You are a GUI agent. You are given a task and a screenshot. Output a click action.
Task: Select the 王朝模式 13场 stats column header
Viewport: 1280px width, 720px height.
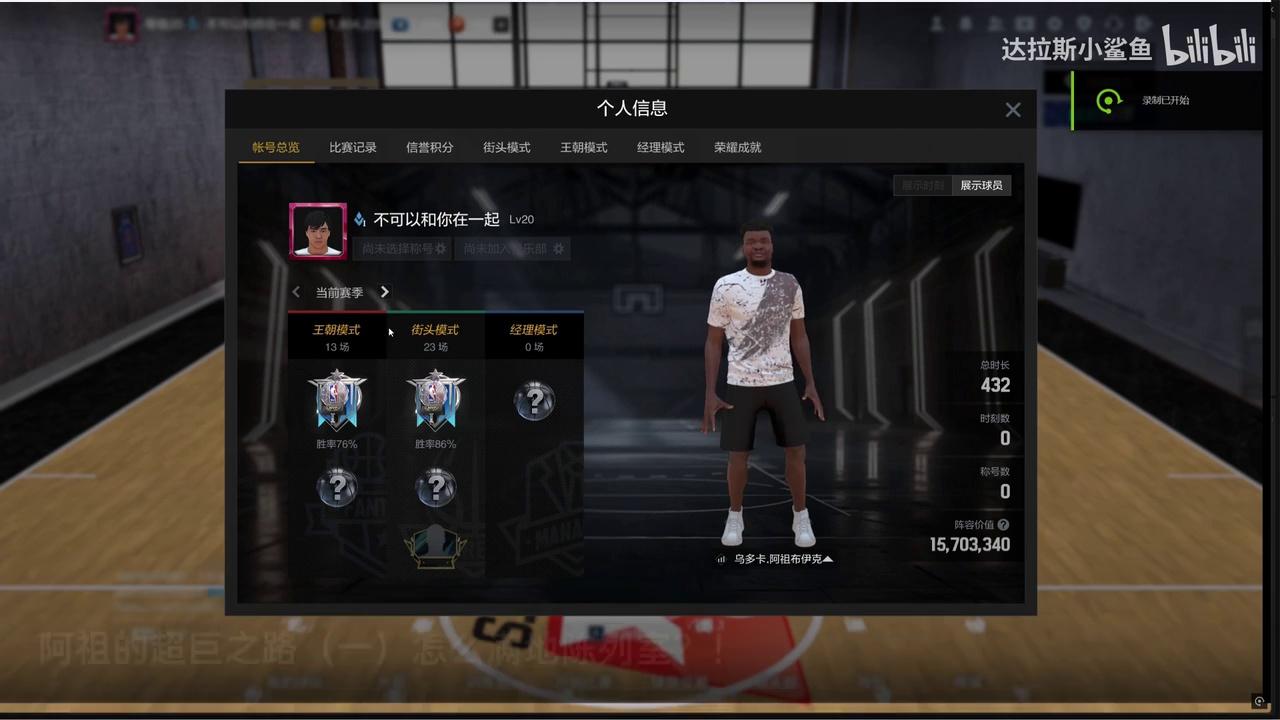pyautogui.click(x=337, y=337)
